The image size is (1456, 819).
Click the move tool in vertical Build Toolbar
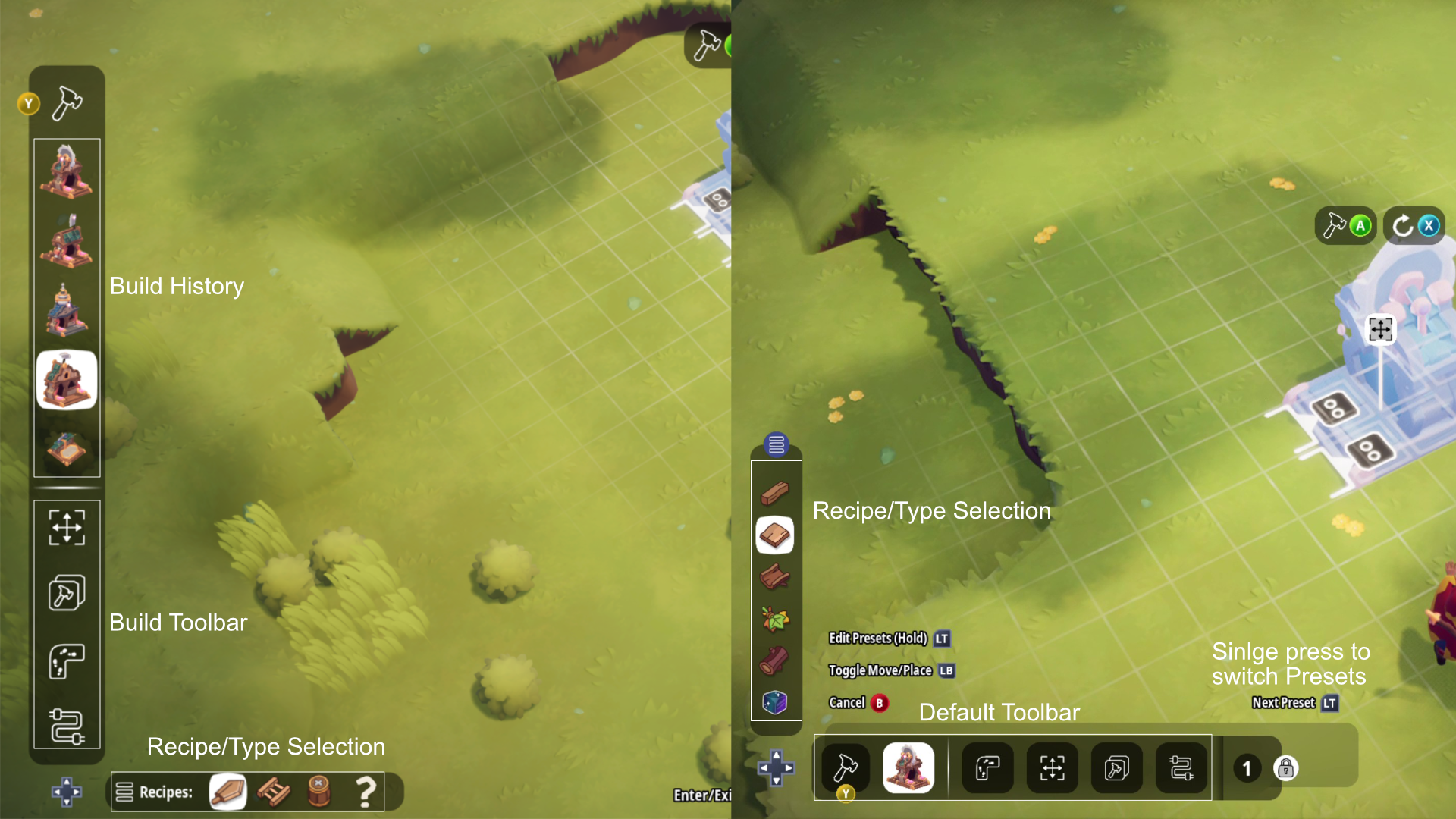[67, 527]
